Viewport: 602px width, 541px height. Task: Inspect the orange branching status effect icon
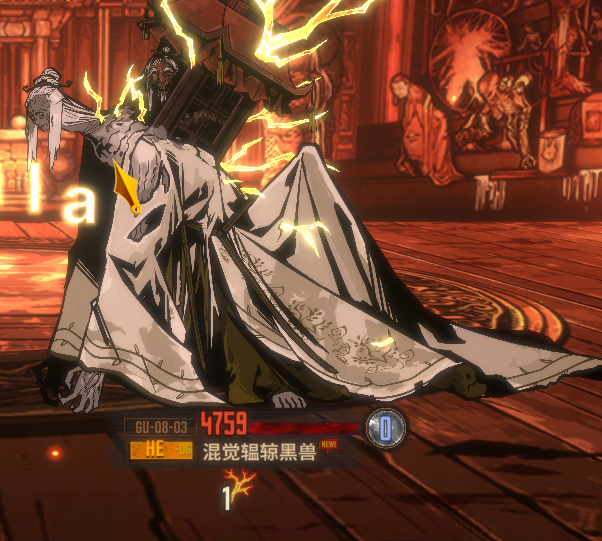[243, 487]
